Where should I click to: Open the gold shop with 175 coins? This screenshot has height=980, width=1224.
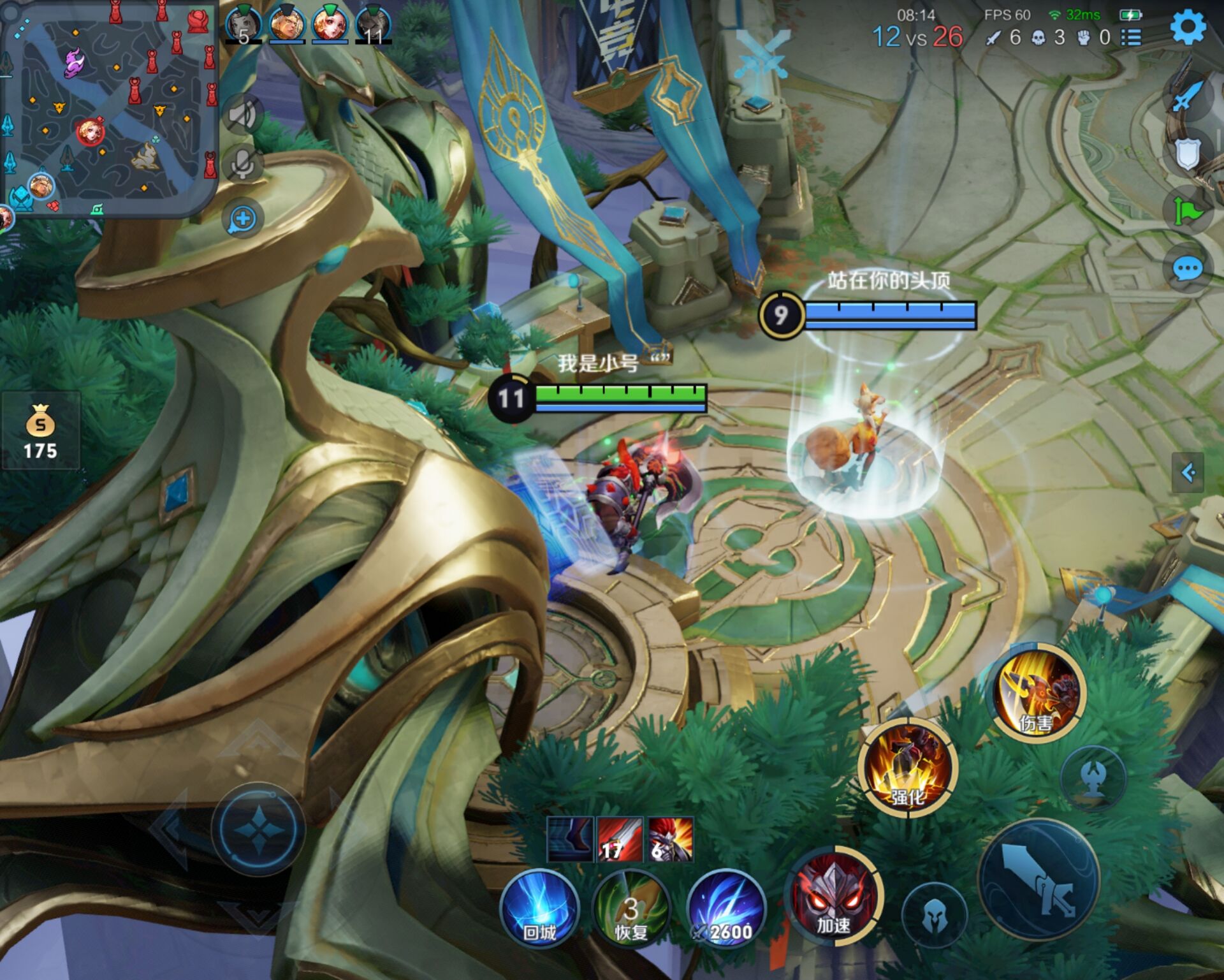[40, 432]
